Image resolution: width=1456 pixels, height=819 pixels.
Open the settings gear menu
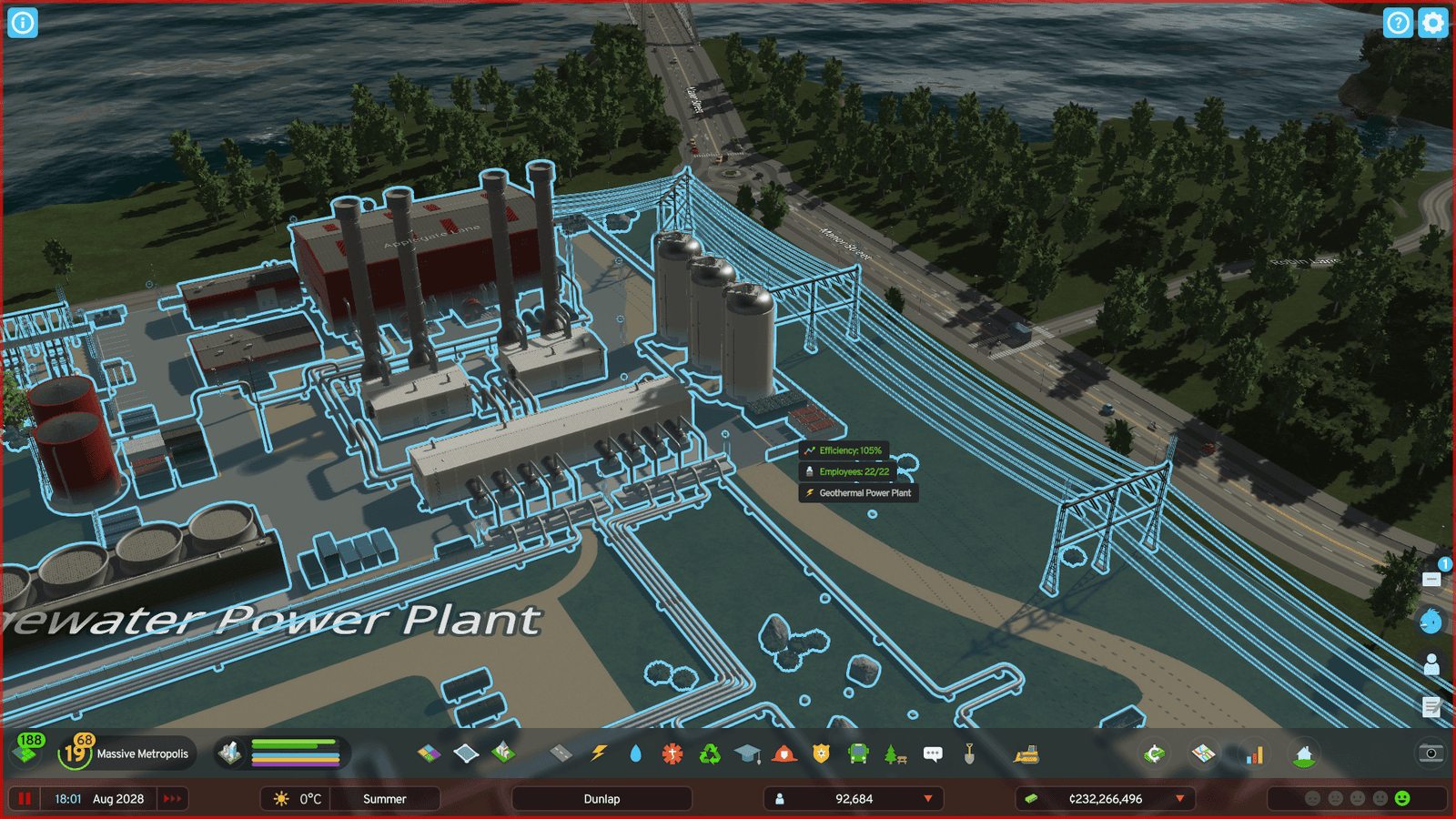[x=1432, y=23]
